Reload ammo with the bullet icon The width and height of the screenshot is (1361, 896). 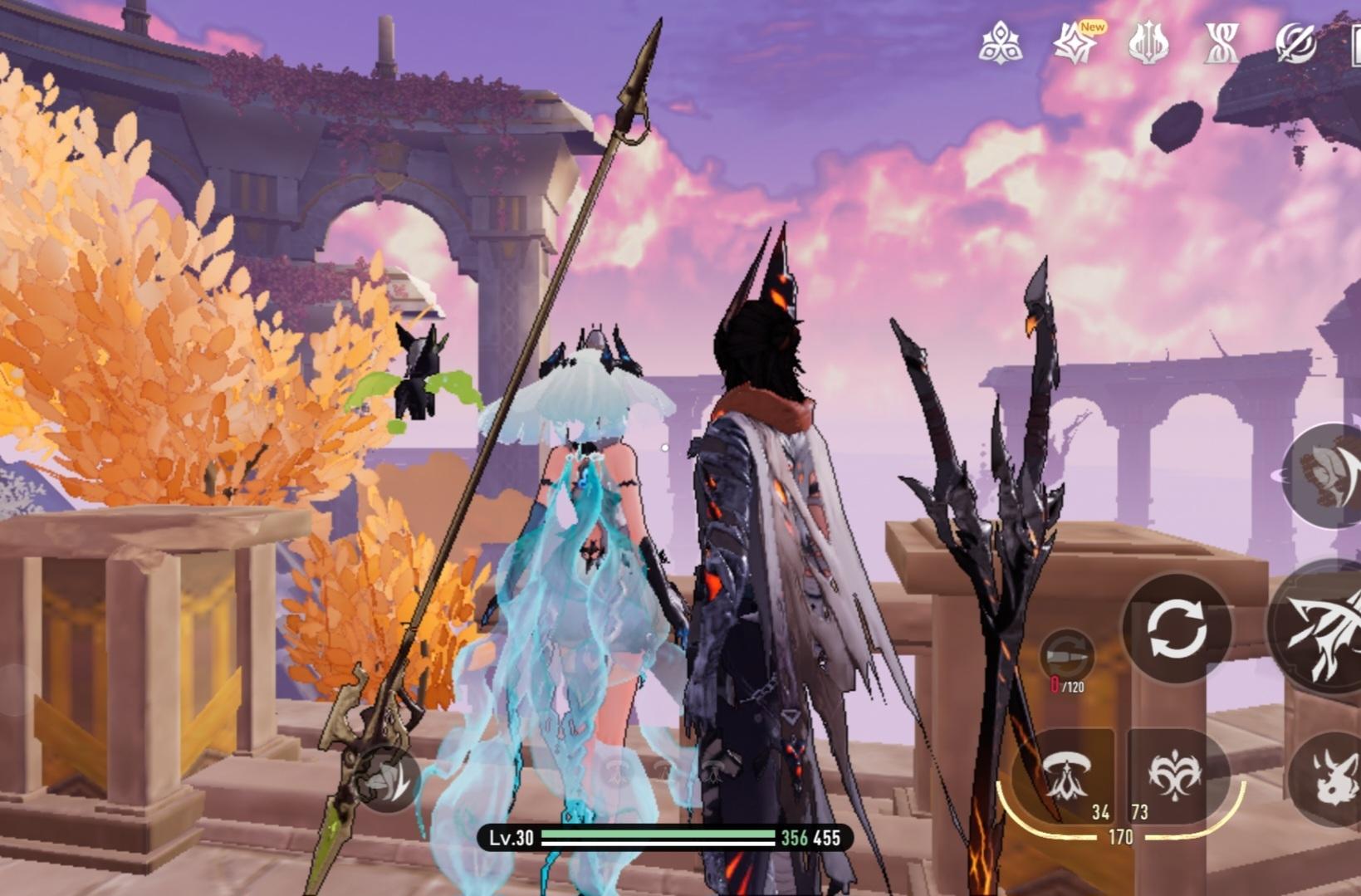click(x=1067, y=657)
